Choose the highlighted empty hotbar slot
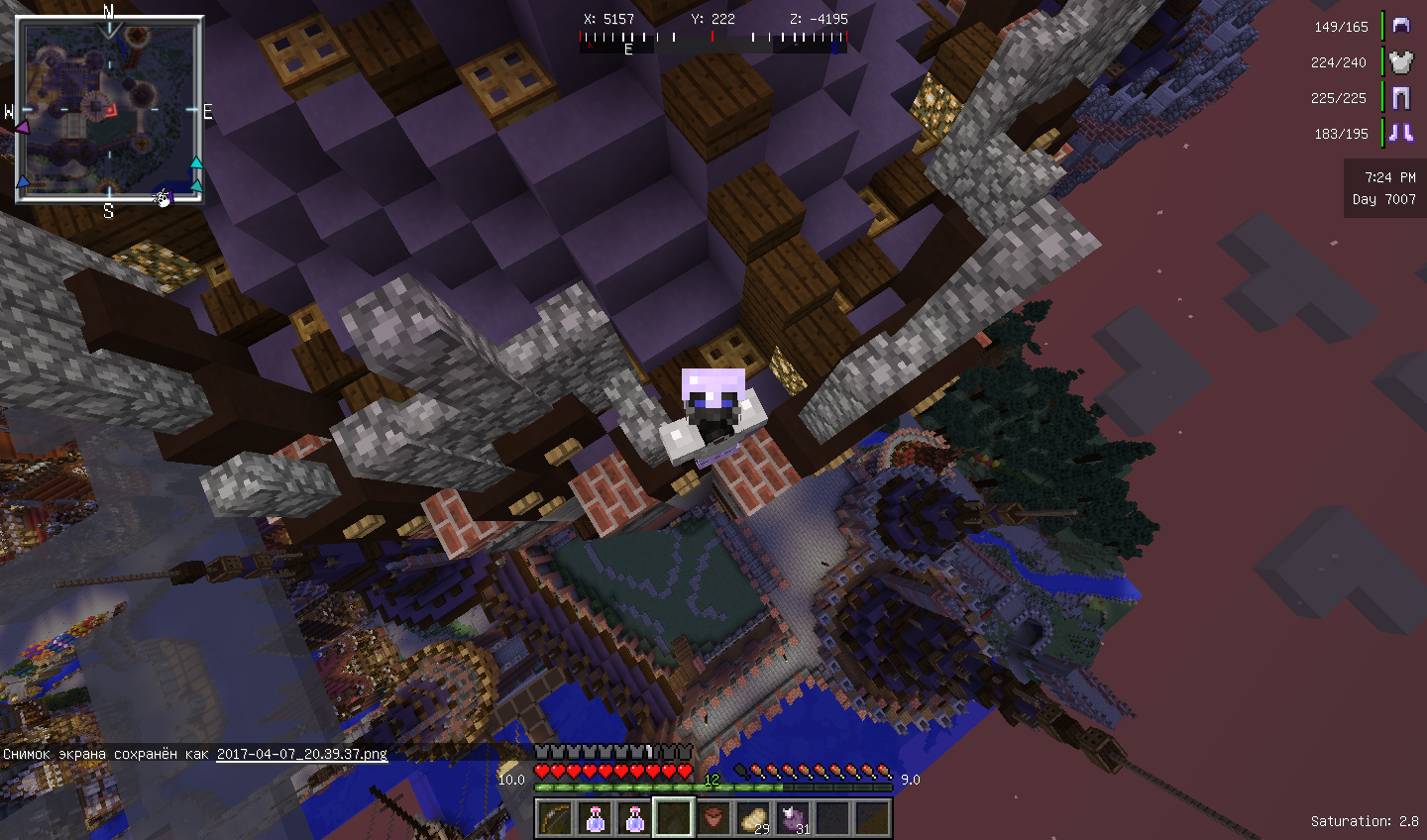 673,818
